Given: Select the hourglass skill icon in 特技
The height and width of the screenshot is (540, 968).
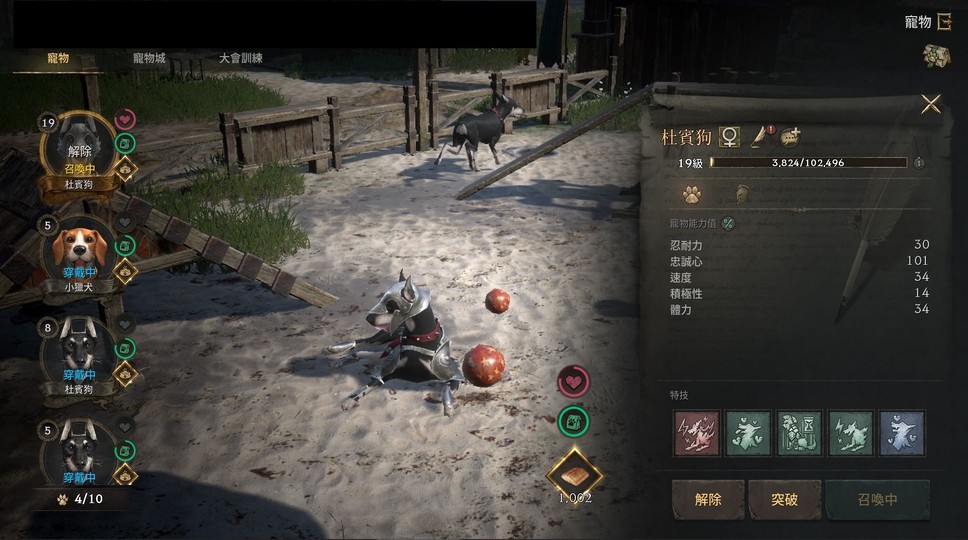Looking at the screenshot, I should click(799, 433).
